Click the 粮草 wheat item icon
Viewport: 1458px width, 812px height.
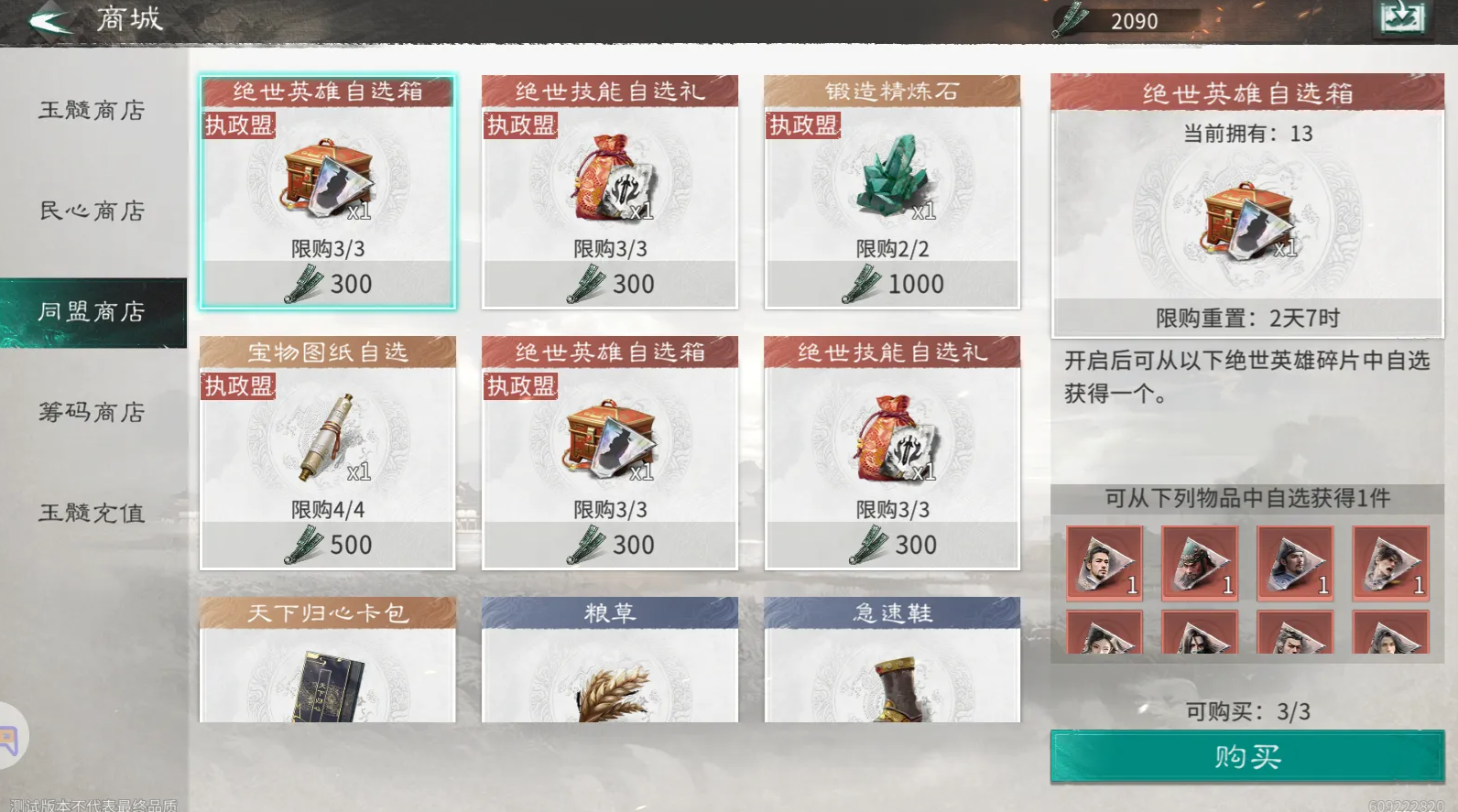[609, 691]
